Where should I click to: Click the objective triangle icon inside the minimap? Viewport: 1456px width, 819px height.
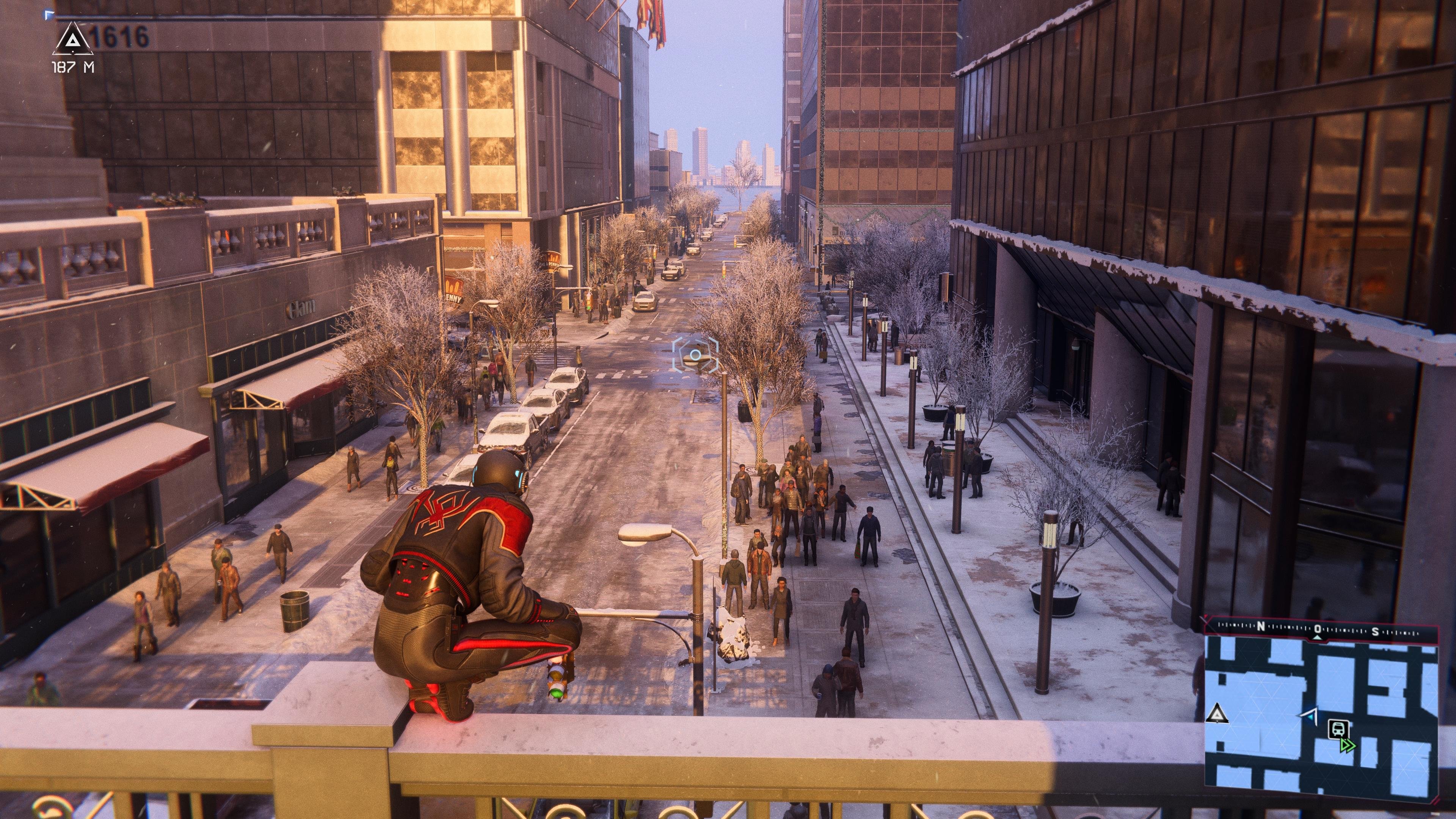pyautogui.click(x=1218, y=714)
